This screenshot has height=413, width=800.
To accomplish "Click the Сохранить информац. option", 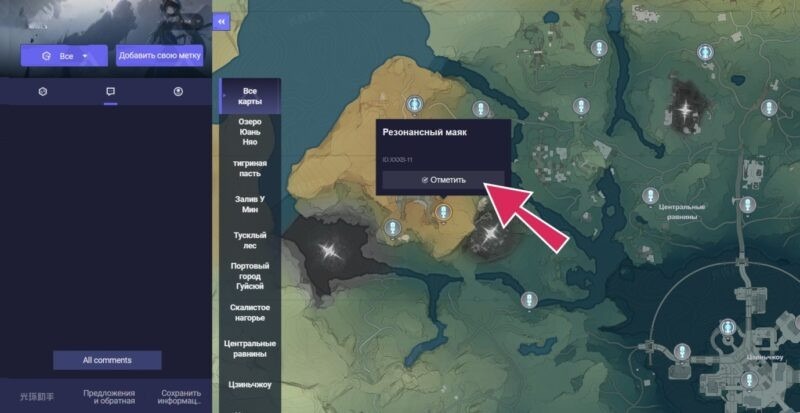I will pyautogui.click(x=180, y=397).
